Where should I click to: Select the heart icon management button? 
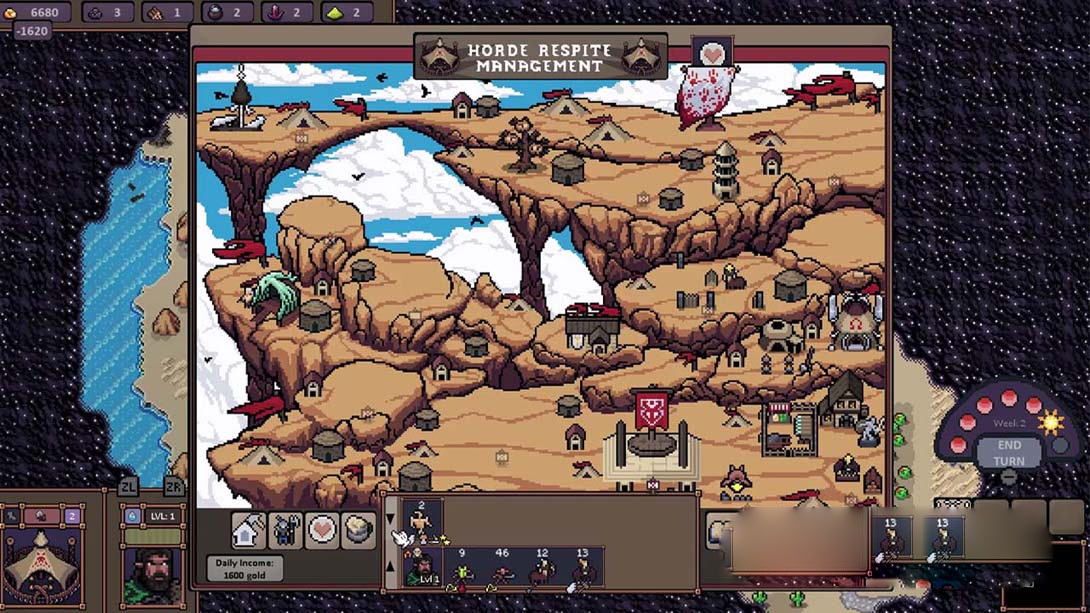[321, 529]
